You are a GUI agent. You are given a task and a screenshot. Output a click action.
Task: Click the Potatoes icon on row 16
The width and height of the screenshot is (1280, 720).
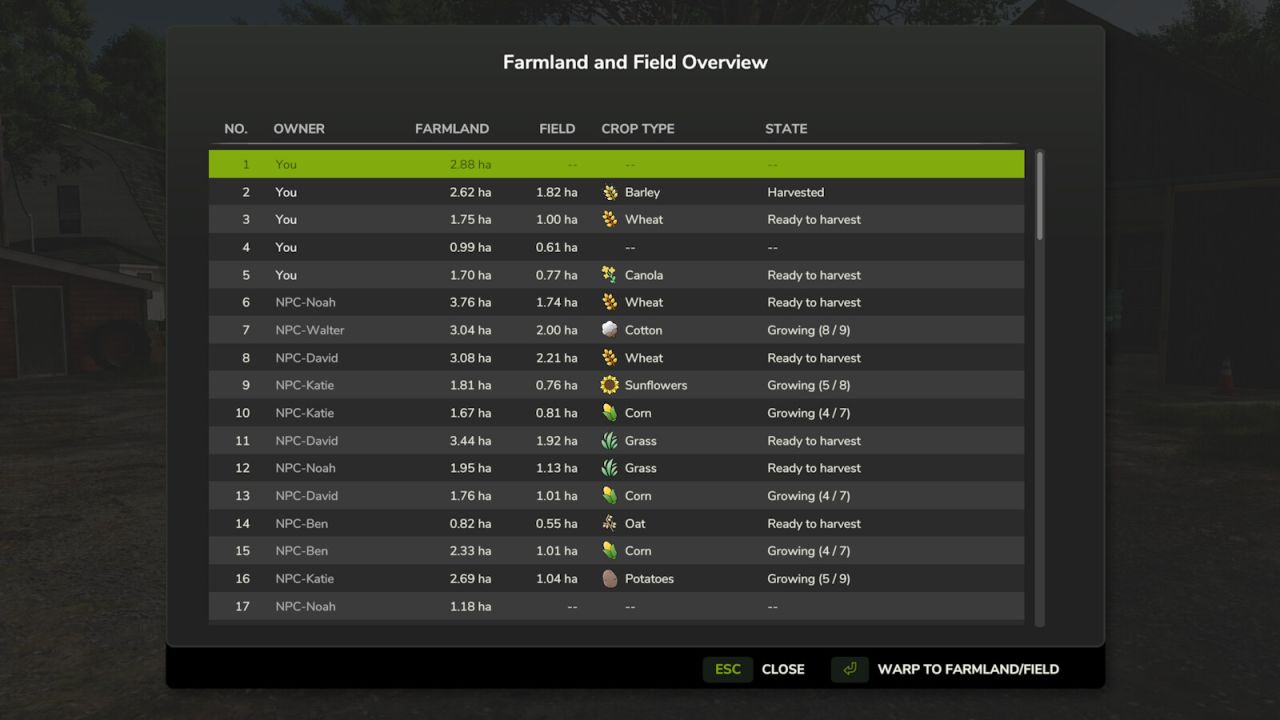611,578
